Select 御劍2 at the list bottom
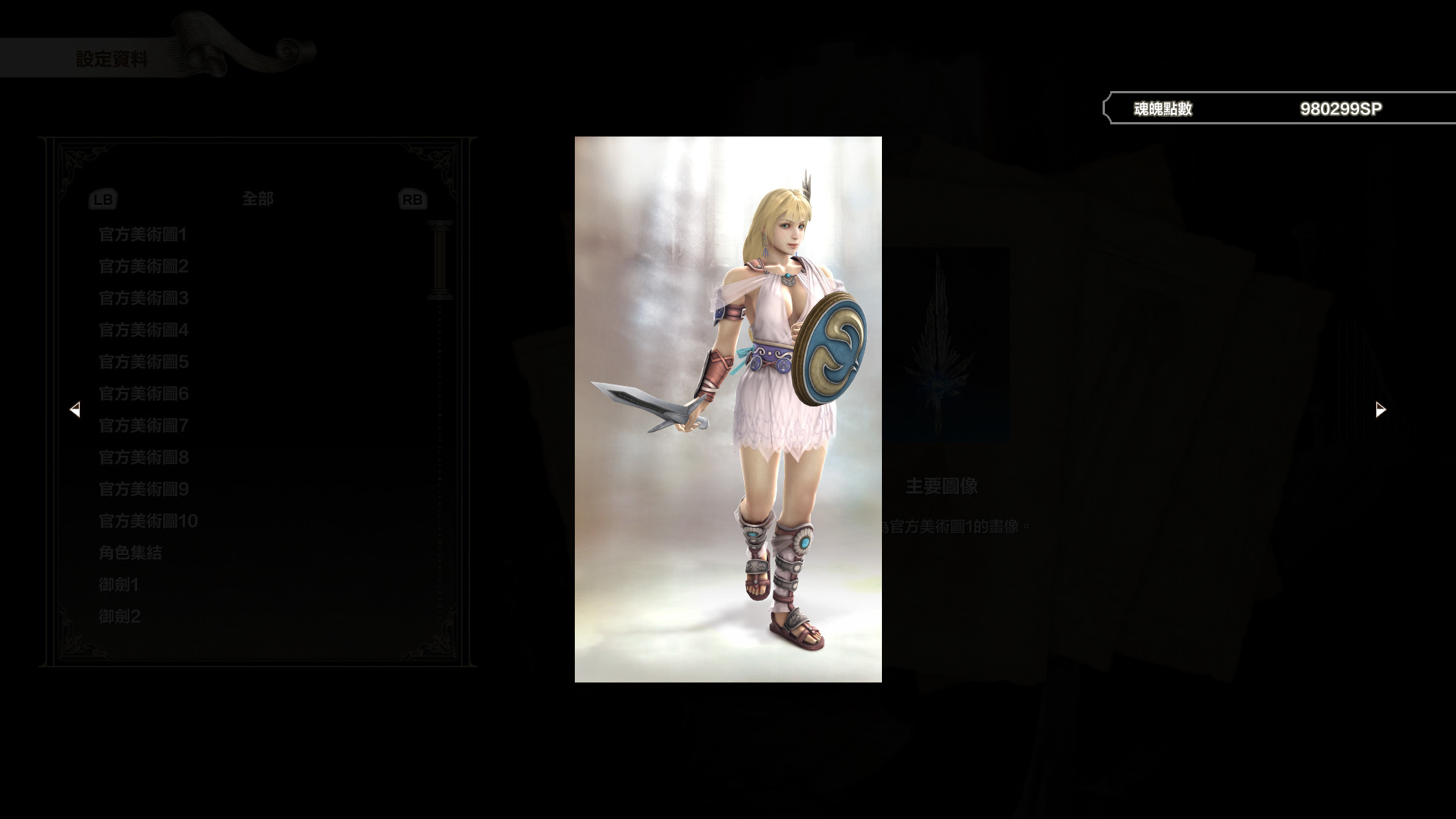This screenshot has height=819, width=1456. point(119,617)
